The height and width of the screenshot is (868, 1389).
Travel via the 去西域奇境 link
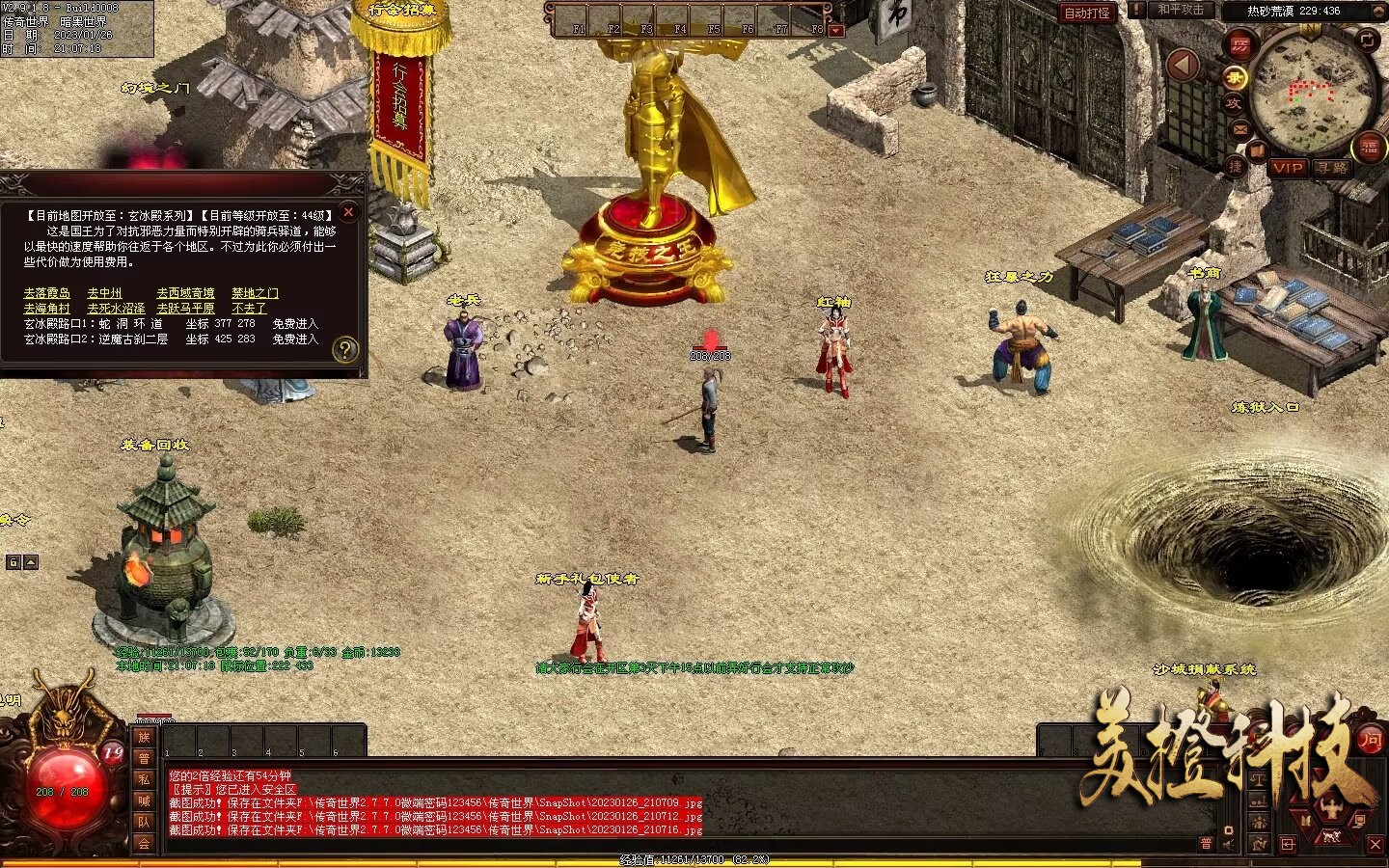[185, 293]
